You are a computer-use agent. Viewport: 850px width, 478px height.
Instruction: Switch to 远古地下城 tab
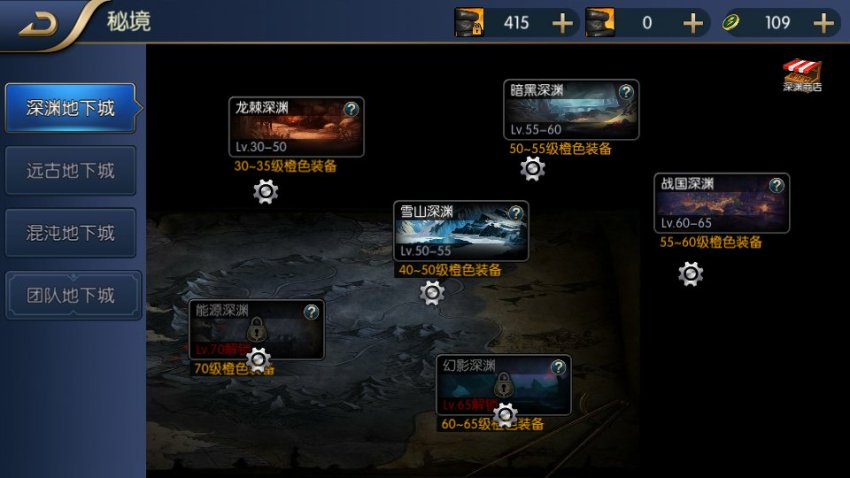[x=70, y=171]
